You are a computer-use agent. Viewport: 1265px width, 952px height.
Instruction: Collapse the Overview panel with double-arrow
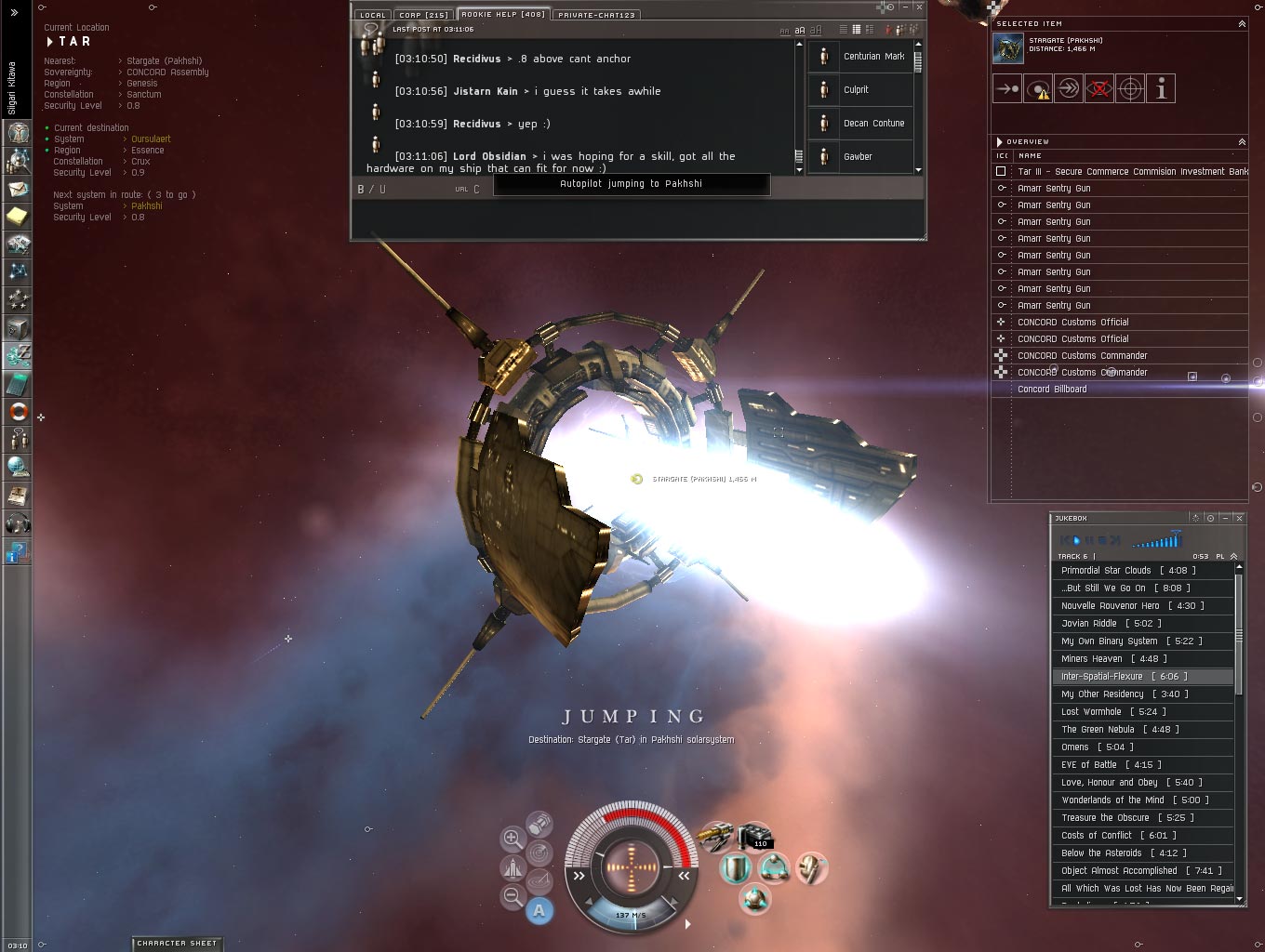(1242, 142)
